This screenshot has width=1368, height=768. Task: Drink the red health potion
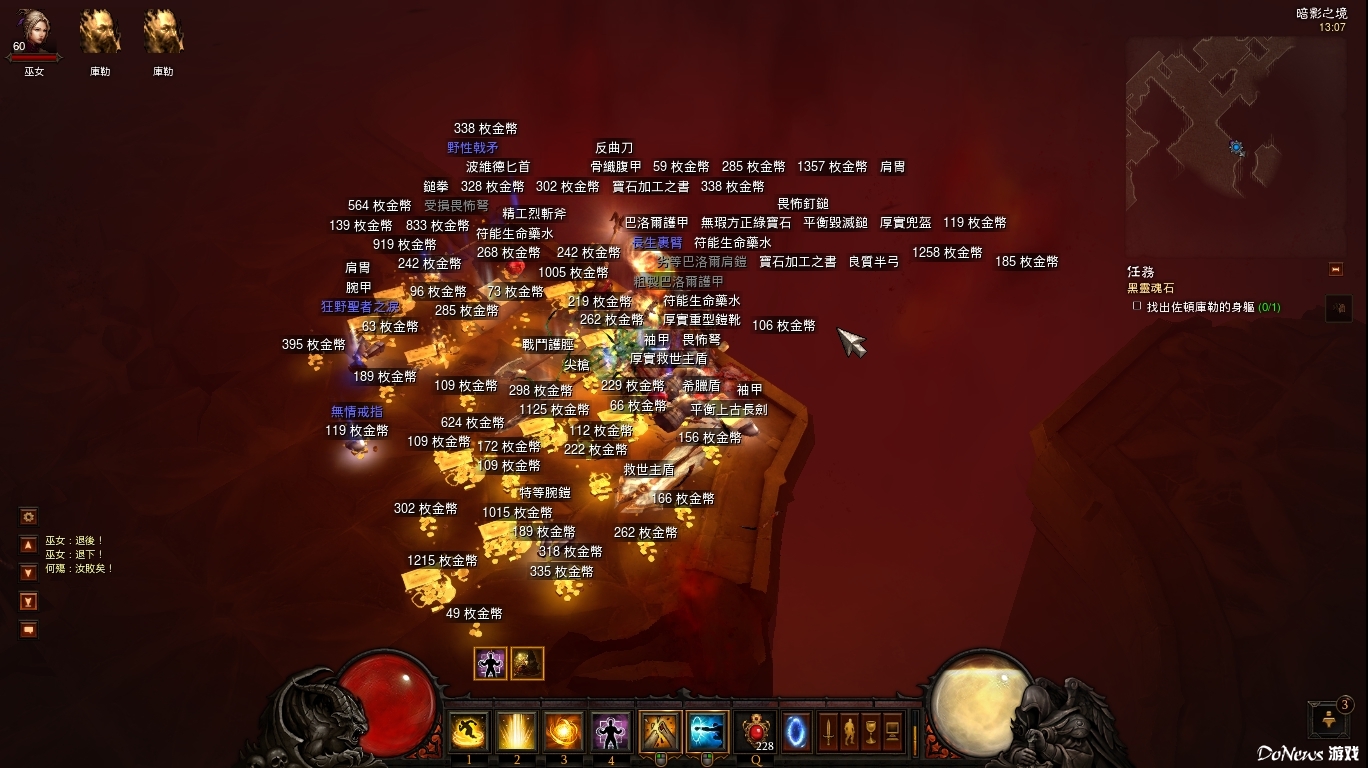(754, 732)
